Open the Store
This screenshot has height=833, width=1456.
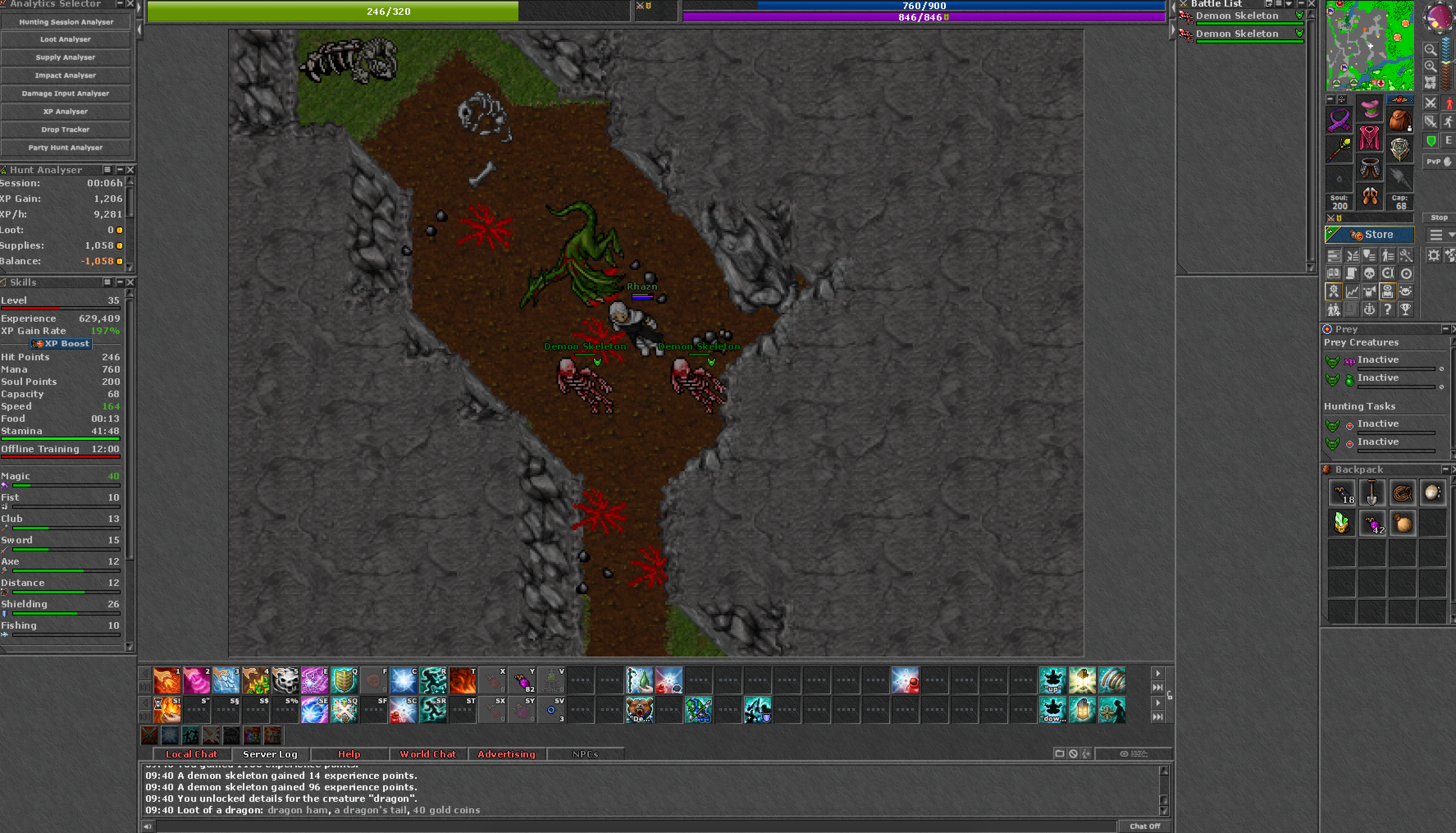pos(1370,235)
